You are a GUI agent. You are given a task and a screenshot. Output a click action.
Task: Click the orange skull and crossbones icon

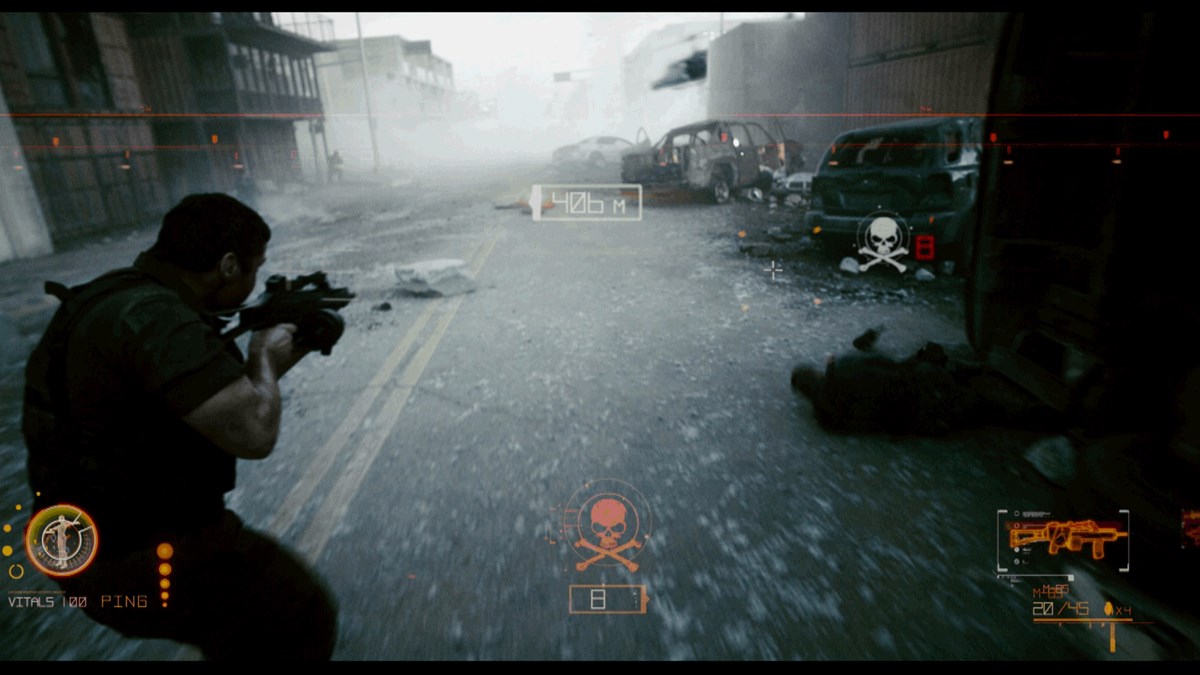click(x=609, y=529)
